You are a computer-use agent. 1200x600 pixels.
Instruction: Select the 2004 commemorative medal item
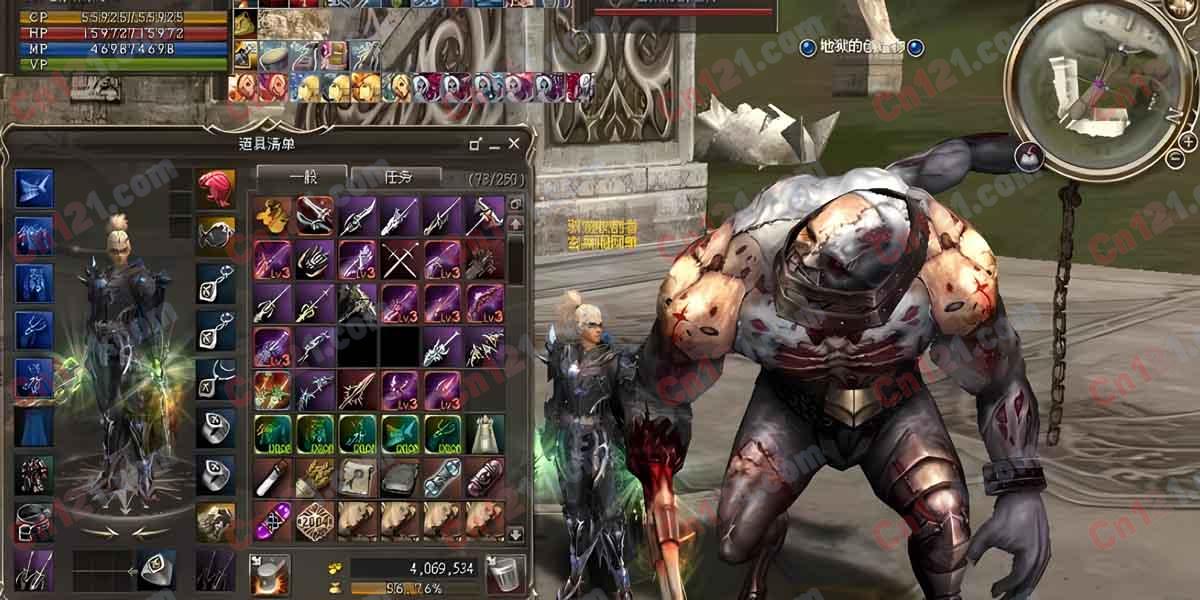click(x=314, y=521)
